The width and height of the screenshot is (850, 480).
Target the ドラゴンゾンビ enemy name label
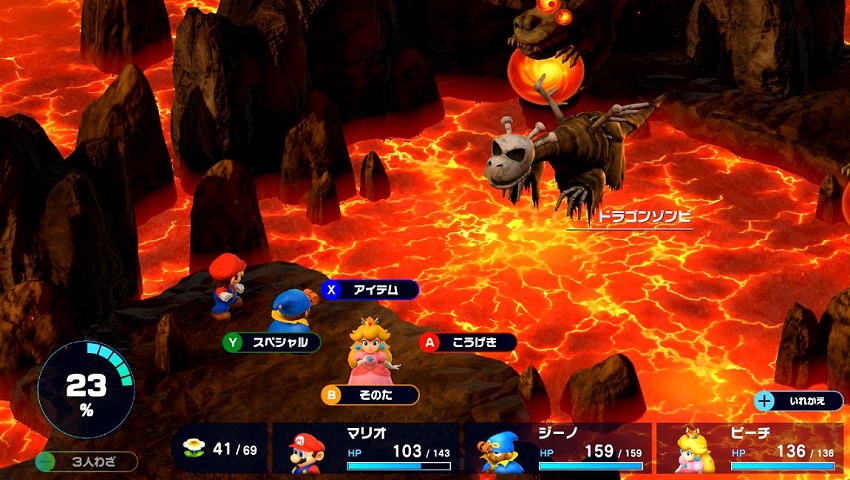click(629, 216)
